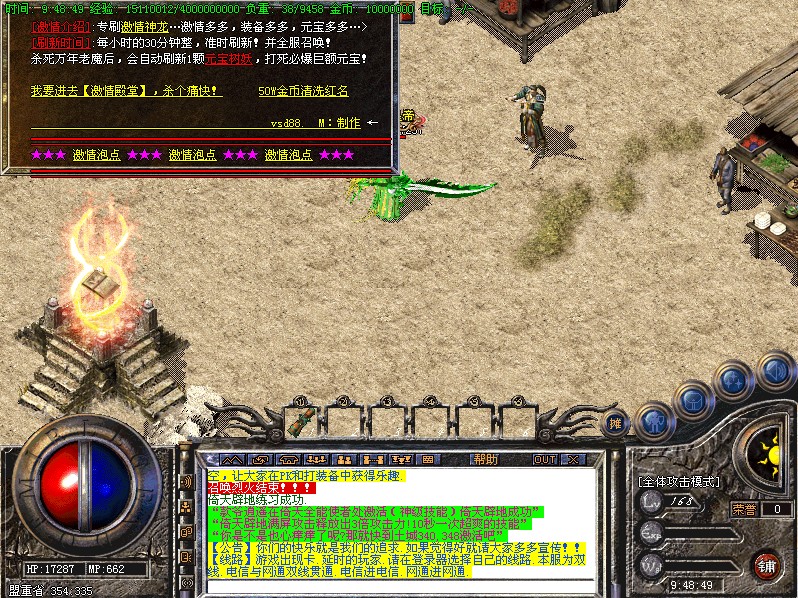This screenshot has width=798, height=598.
Task: Choose the 50W金币清洗红名 option
Action: tap(303, 91)
